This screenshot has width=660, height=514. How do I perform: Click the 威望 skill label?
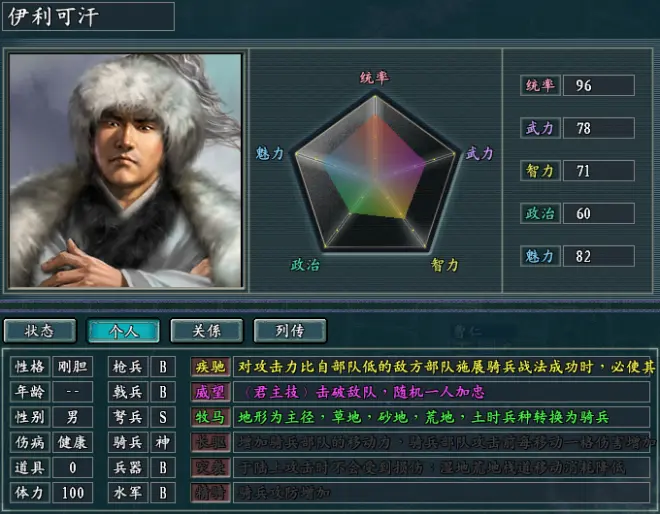(211, 390)
